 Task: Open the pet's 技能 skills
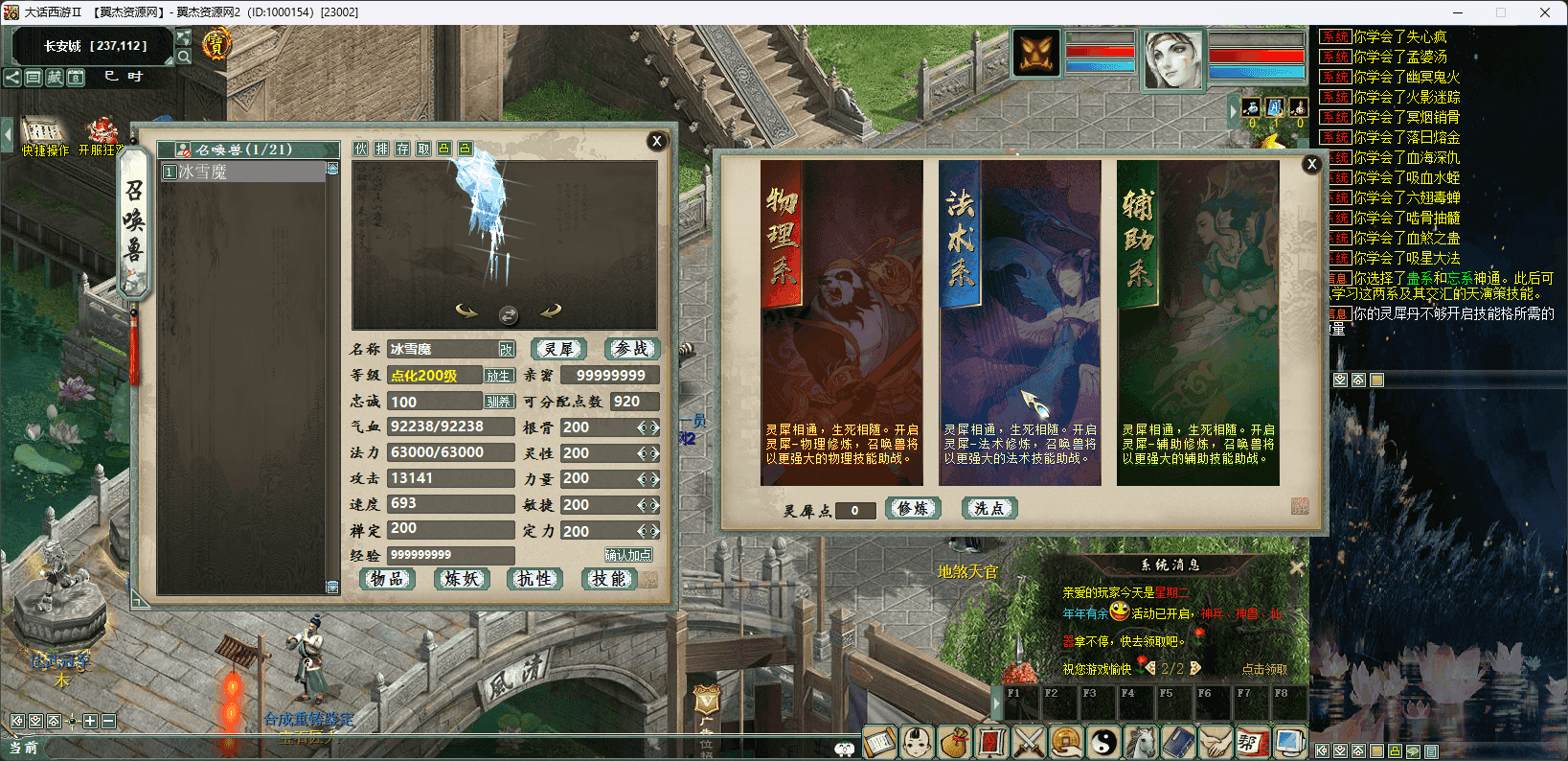point(609,579)
